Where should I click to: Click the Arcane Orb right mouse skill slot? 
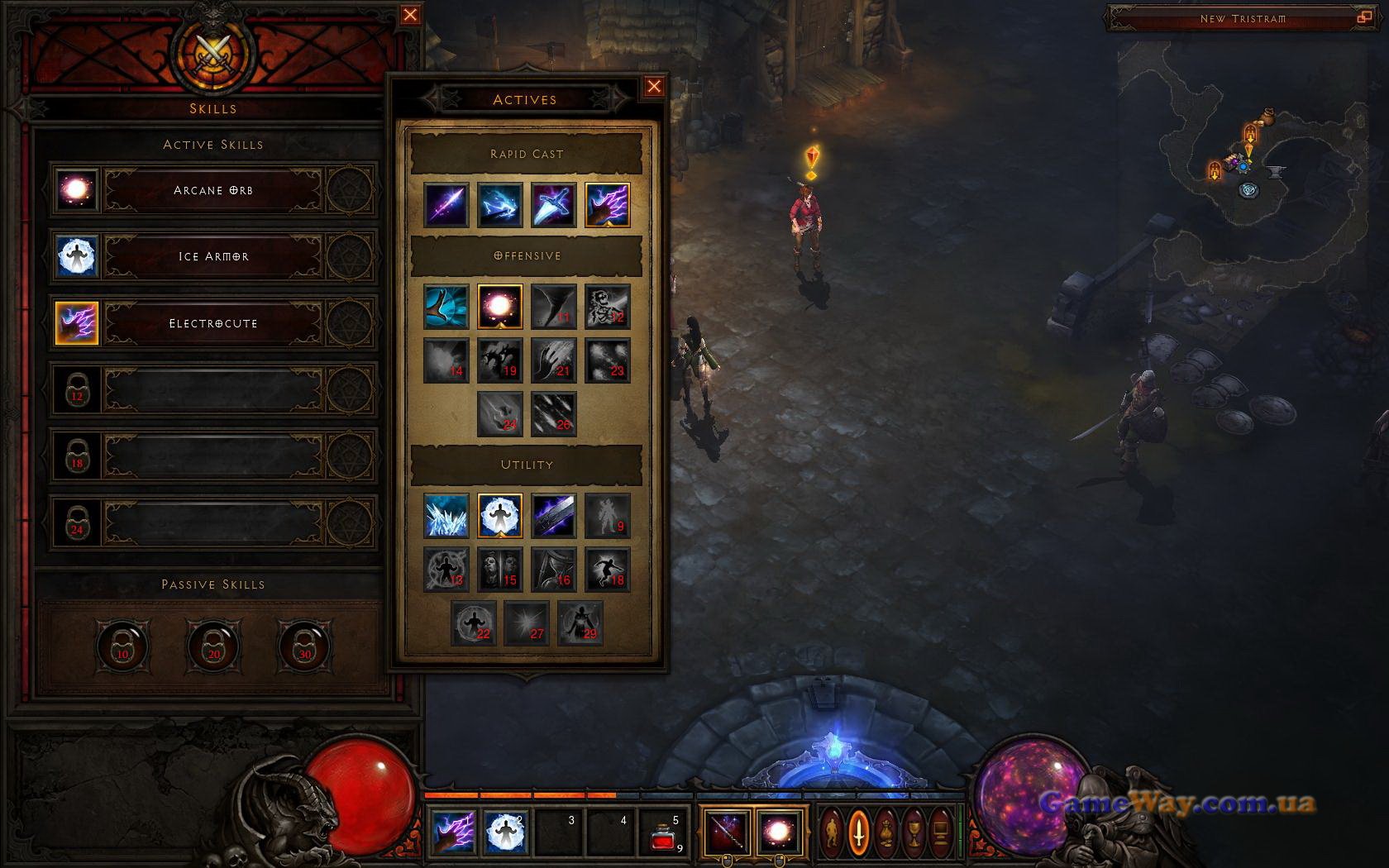(779, 832)
